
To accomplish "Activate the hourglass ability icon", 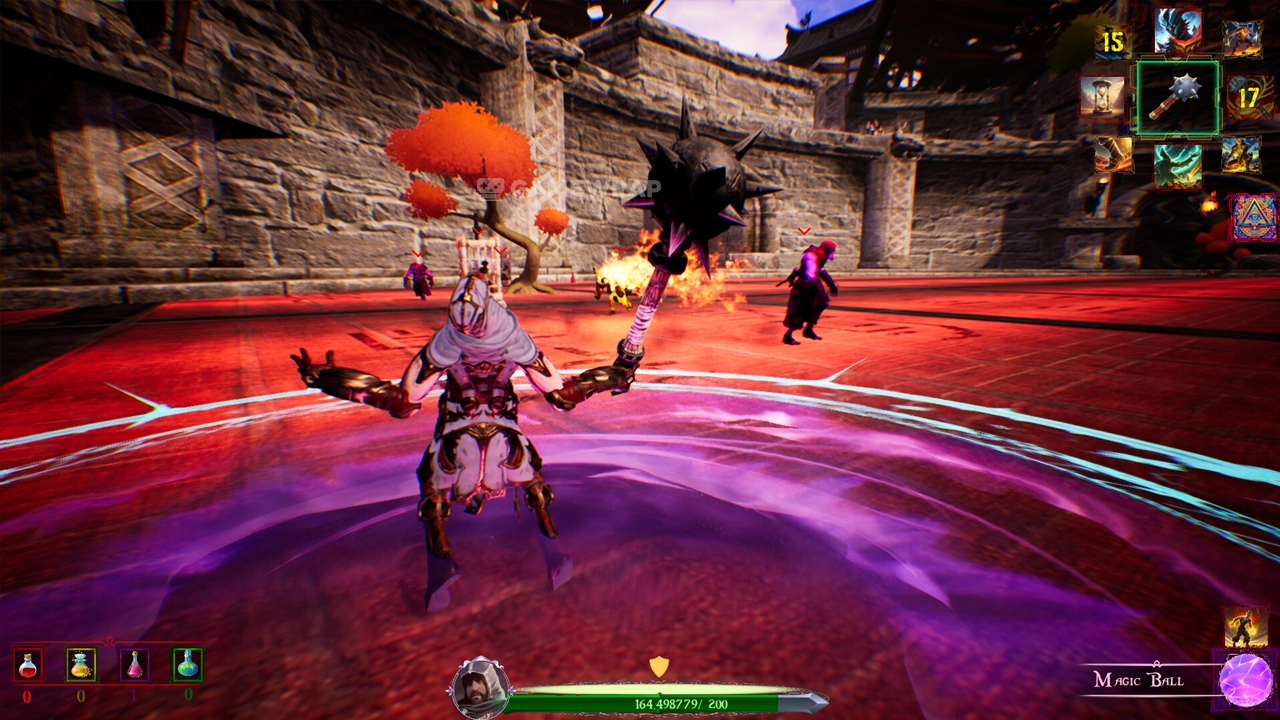I will coord(1101,96).
